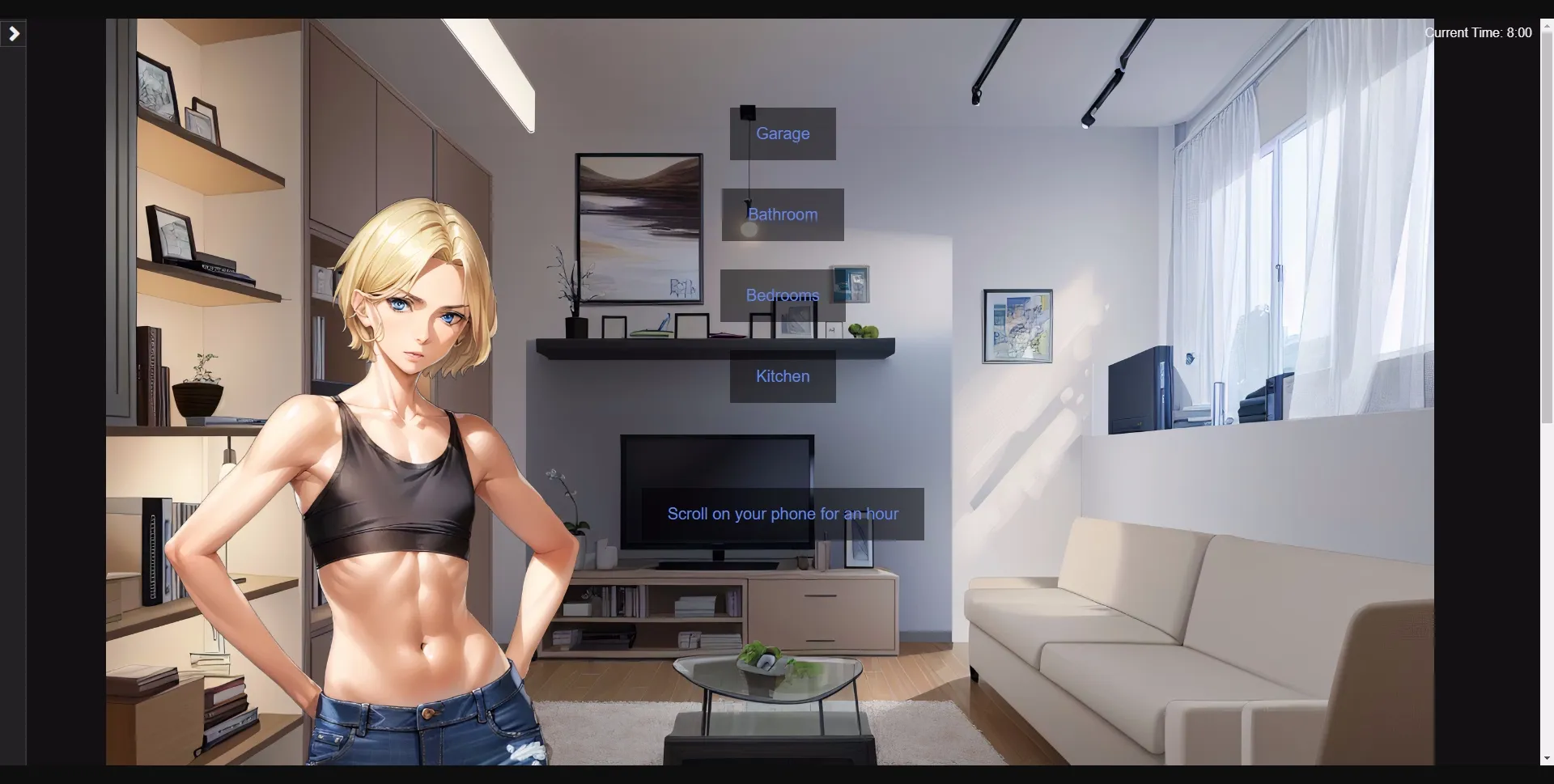This screenshot has width=1554, height=784.
Task: Enter the Bathroom
Action: click(x=782, y=214)
